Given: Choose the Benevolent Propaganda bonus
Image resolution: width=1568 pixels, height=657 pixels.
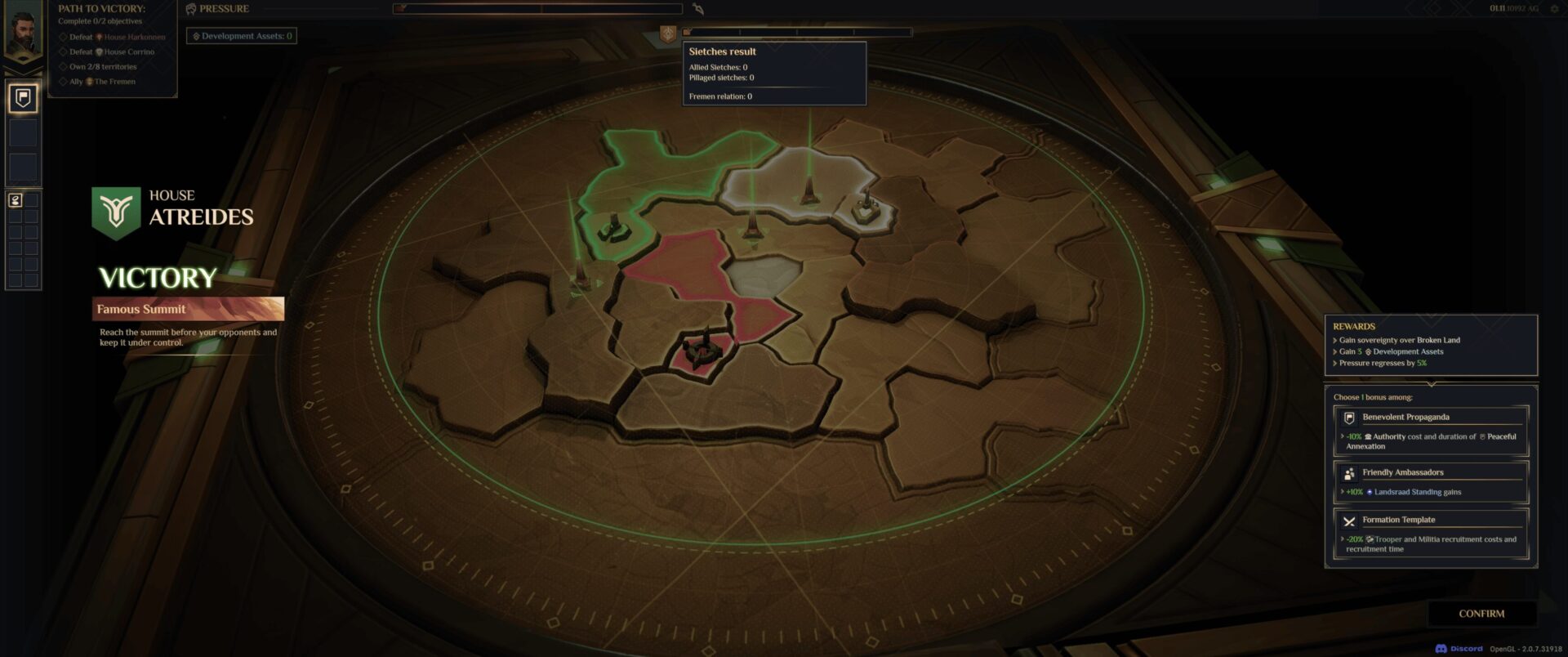Looking at the screenshot, I should pyautogui.click(x=1431, y=431).
